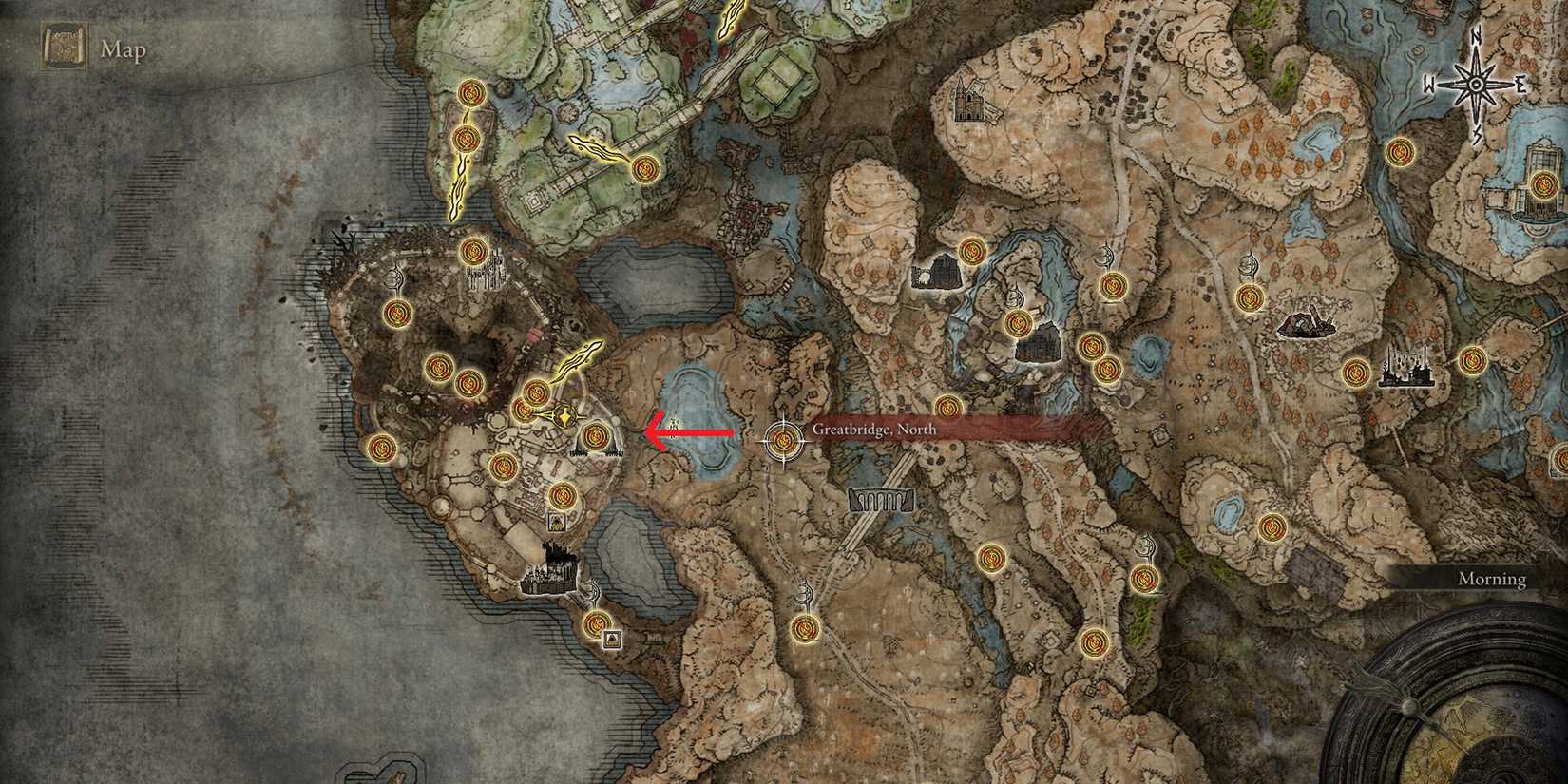This screenshot has width=1568, height=784.
Task: Click the Morning time-of-day banner
Action: 1493,578
